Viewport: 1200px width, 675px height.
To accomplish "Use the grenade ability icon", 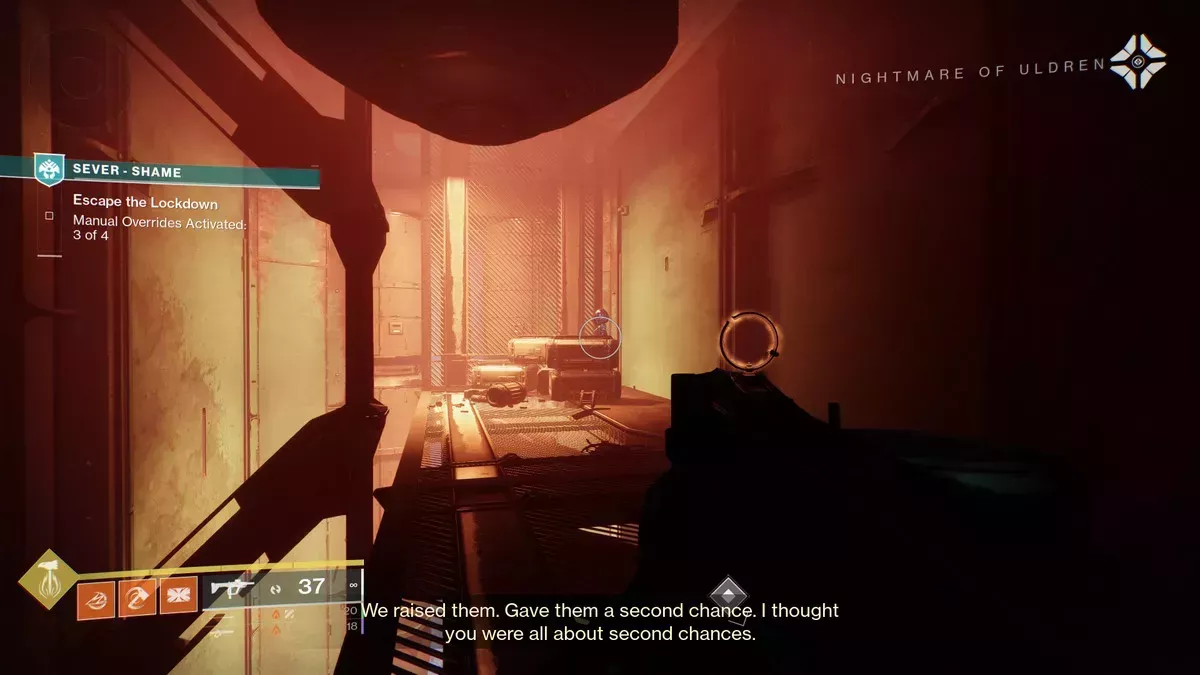I will 96,600.
